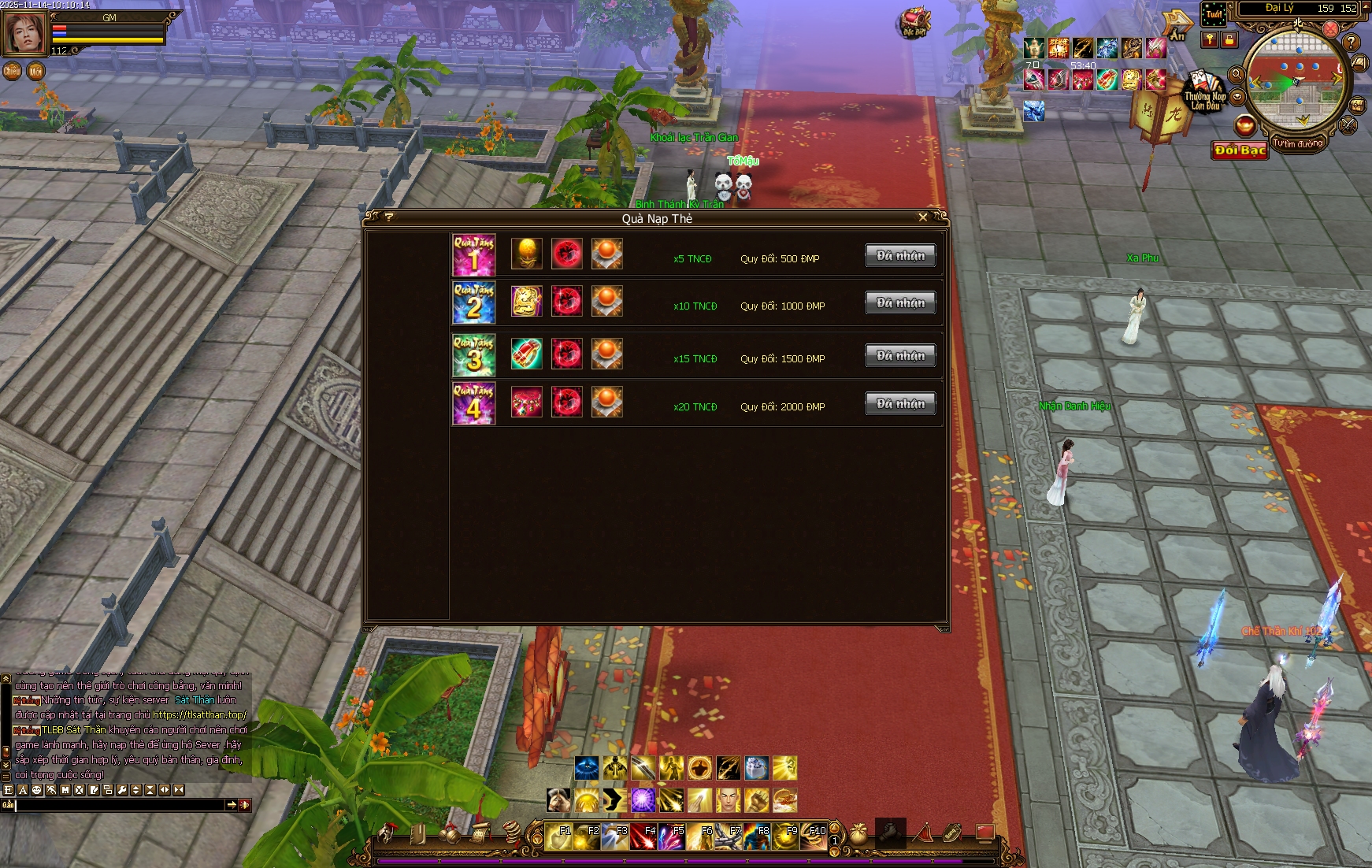
Task: Open the money bag icon on bottom bar
Action: click(x=858, y=834)
